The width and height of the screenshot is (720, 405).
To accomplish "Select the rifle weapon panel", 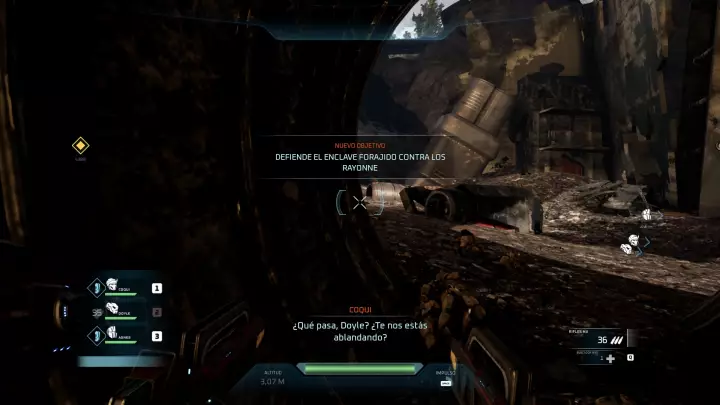I will pyautogui.click(x=602, y=338).
